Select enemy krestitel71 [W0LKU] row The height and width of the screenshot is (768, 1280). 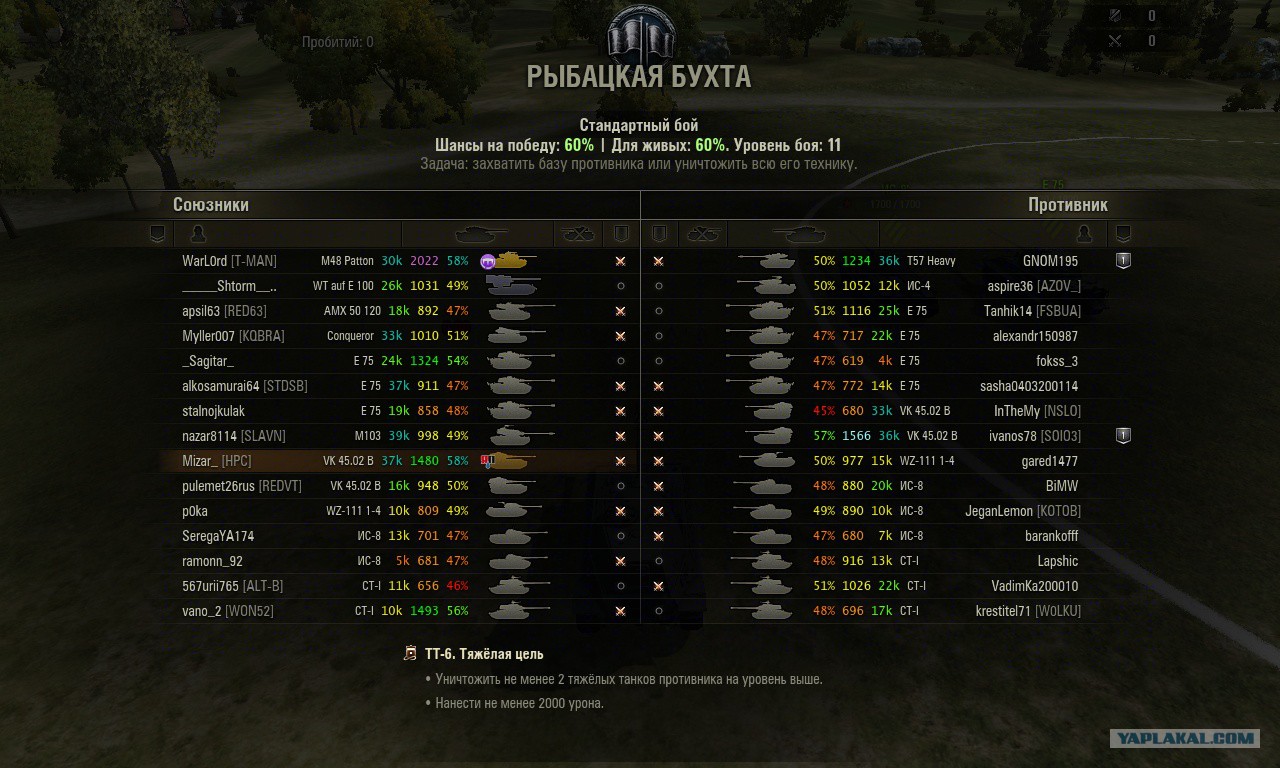[1028, 611]
